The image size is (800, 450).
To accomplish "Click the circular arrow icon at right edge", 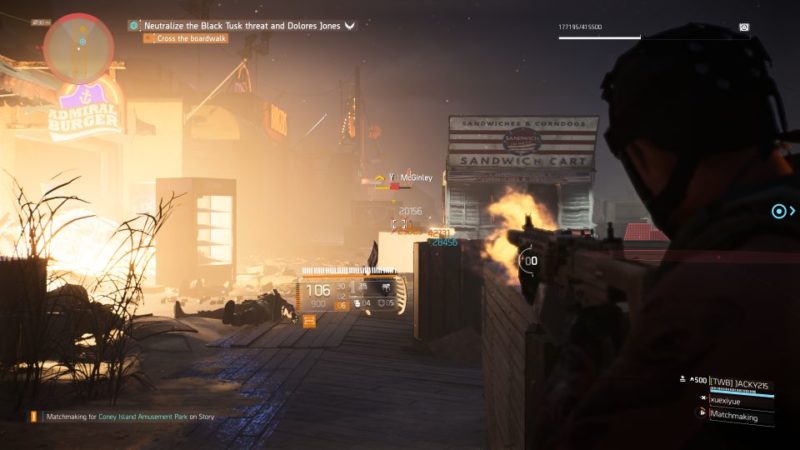I will tap(779, 211).
